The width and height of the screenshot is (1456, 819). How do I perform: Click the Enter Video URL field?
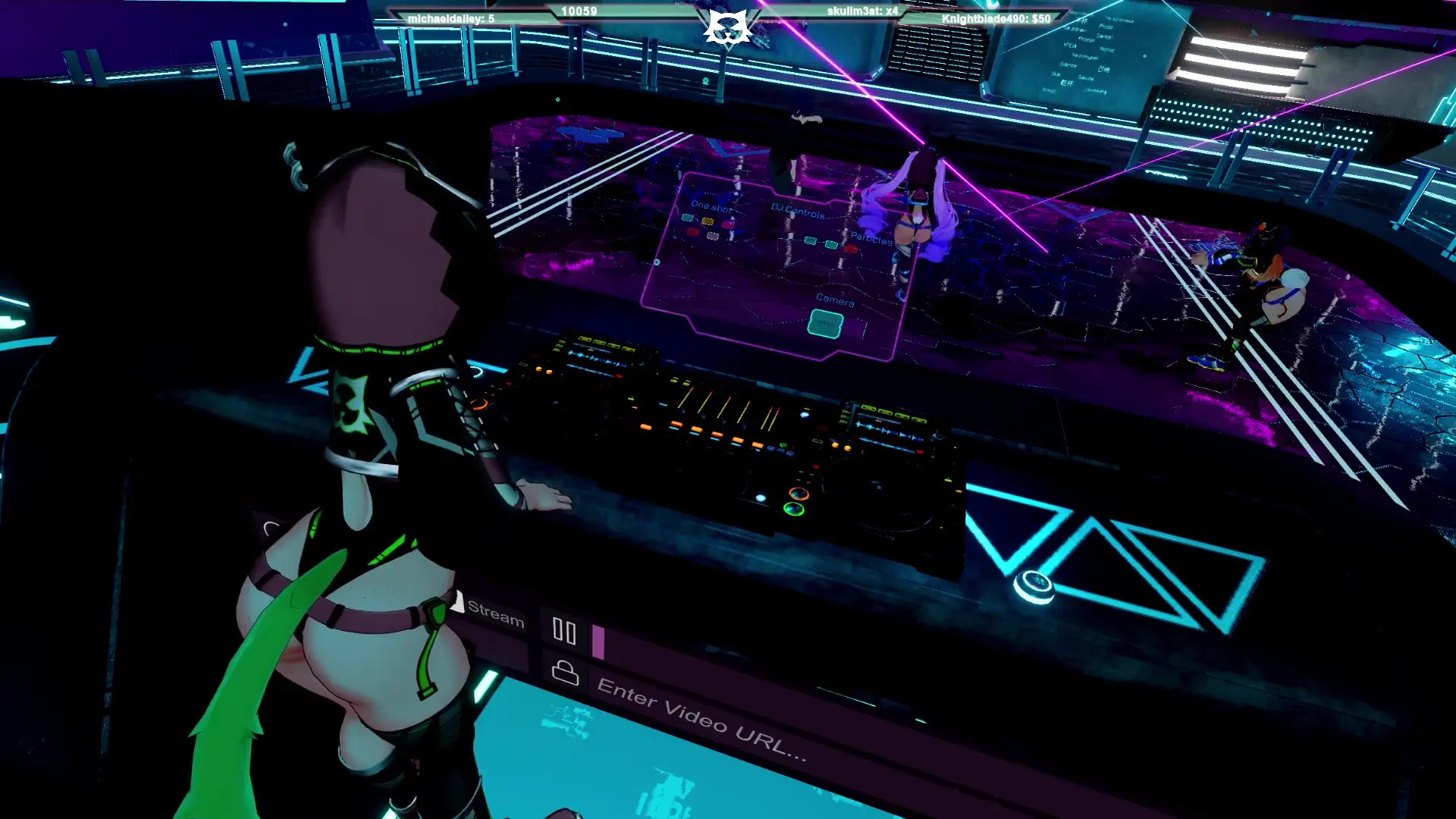point(701,718)
